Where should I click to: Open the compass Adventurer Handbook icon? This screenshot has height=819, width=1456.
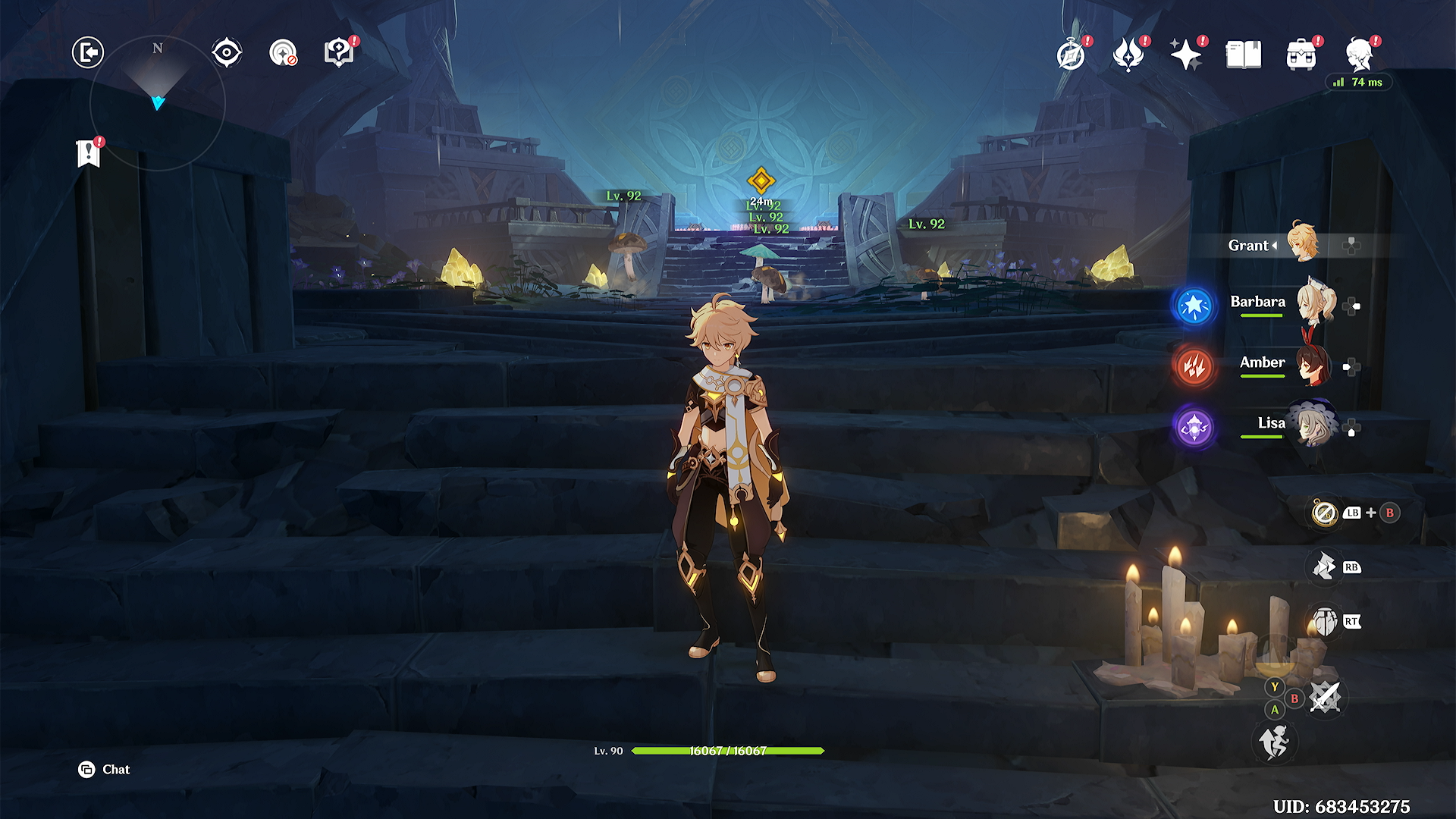pyautogui.click(x=1071, y=55)
